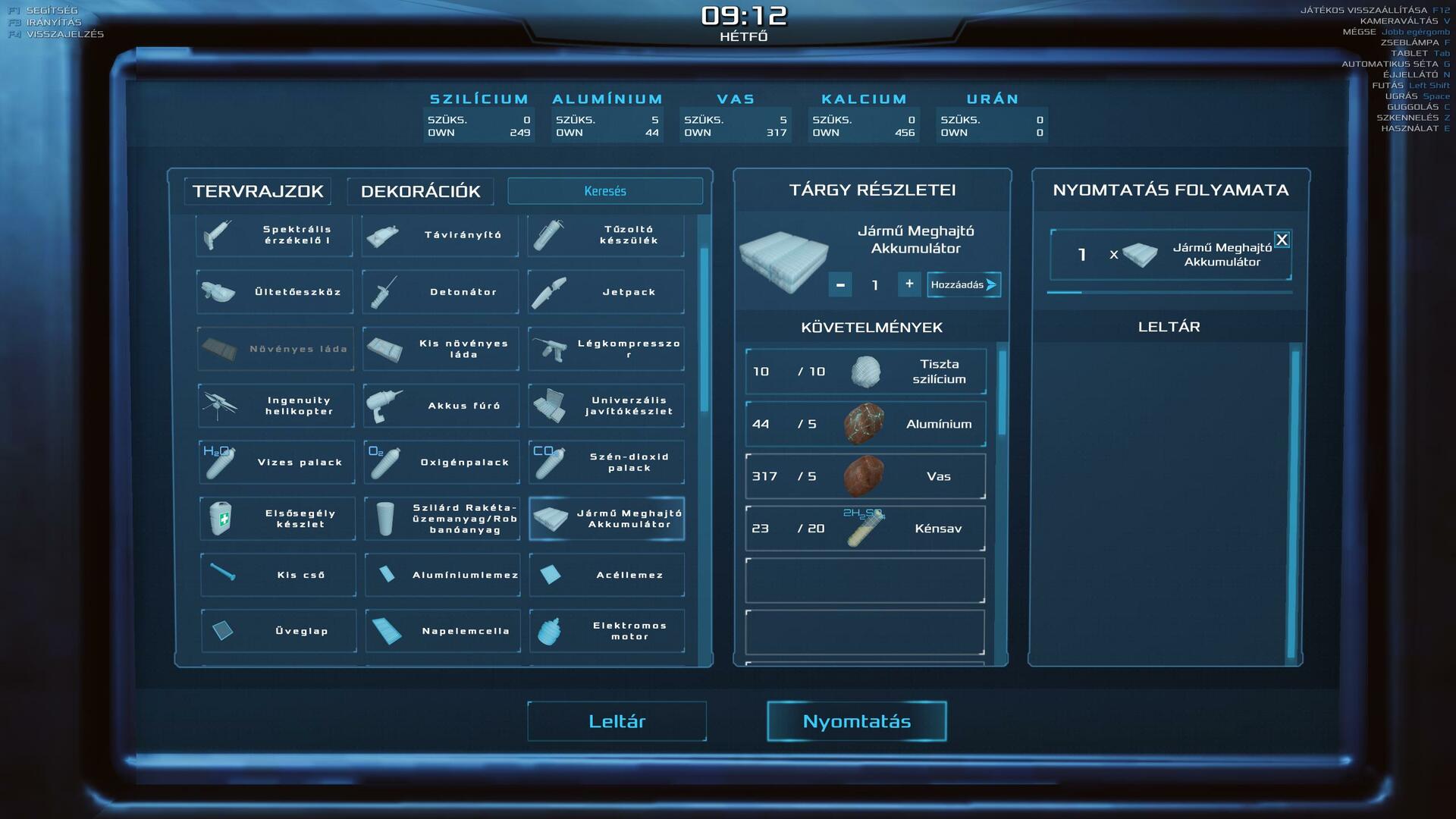Click the Hozzáadás add button
Viewport: 1456px width, 819px height.
pos(963,285)
